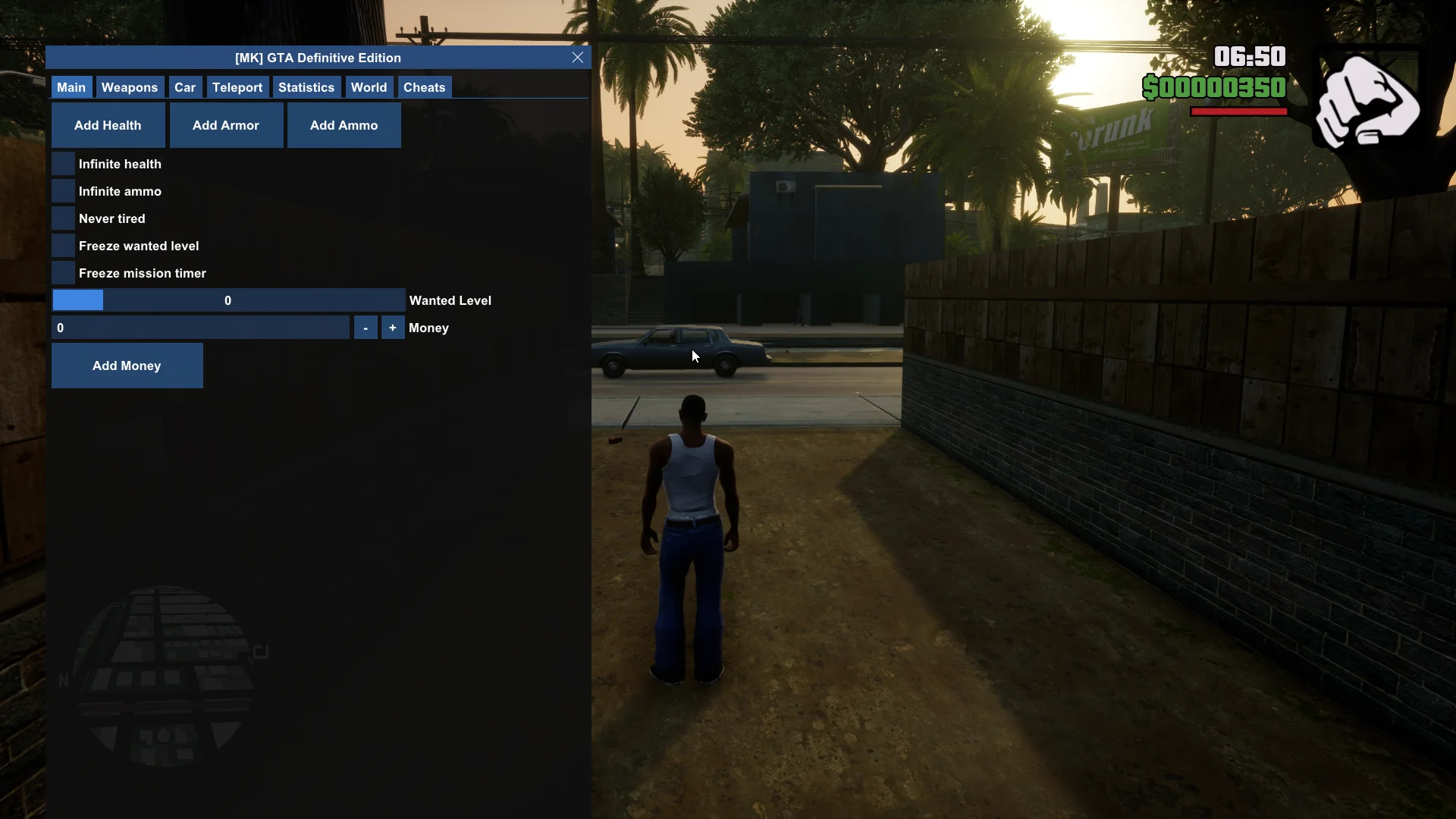Screen dimensions: 1456x819
Task: Enable the Infinite health checkbox
Action: coord(64,164)
